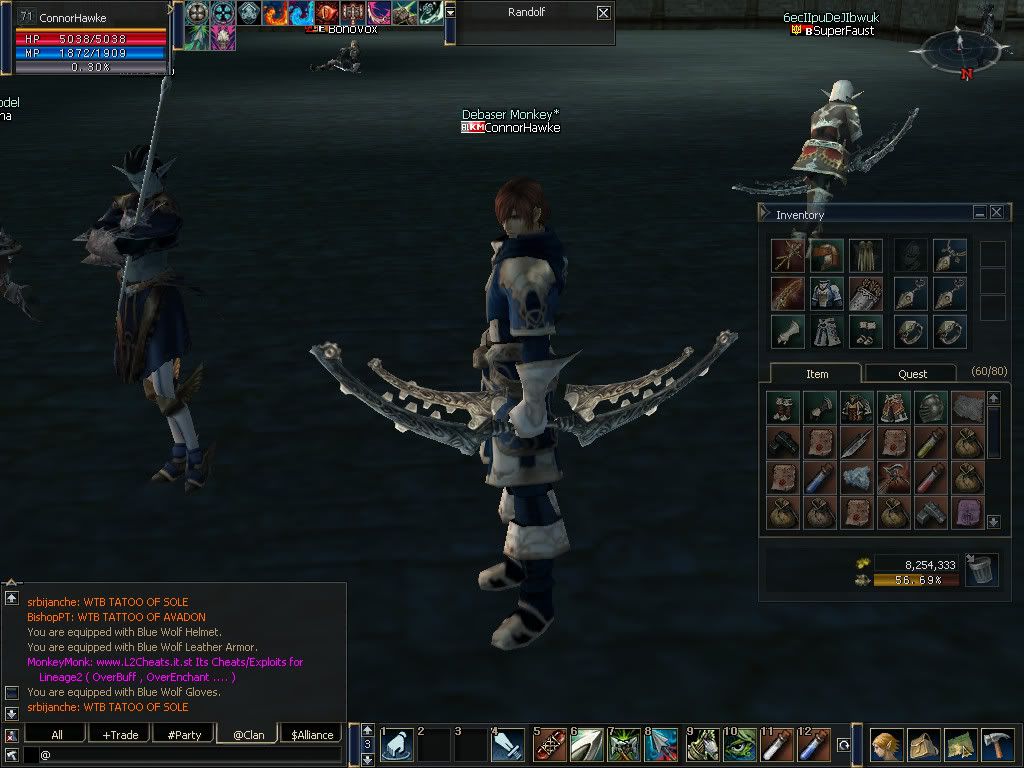
Task: Click the chat message input field
Action: (x=190, y=754)
